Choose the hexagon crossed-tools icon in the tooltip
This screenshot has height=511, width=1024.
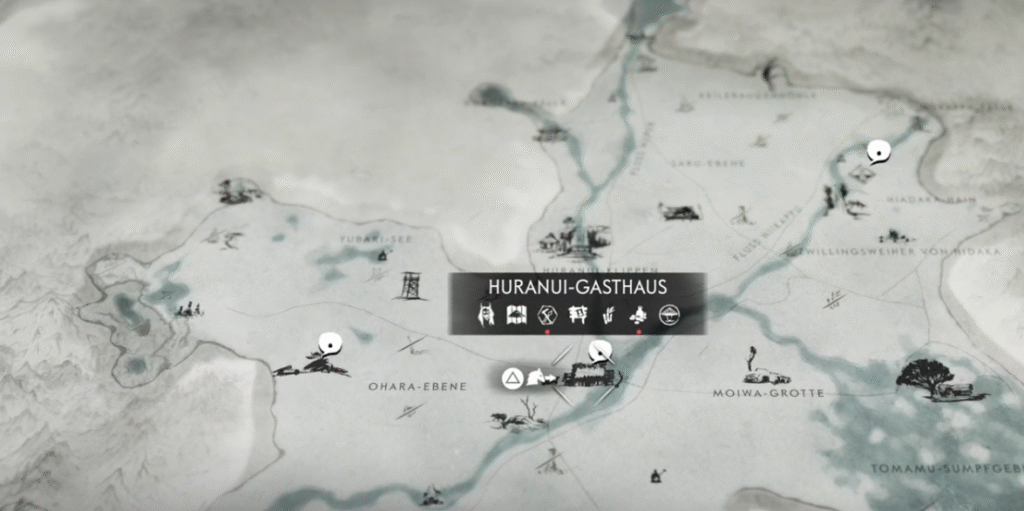point(547,315)
